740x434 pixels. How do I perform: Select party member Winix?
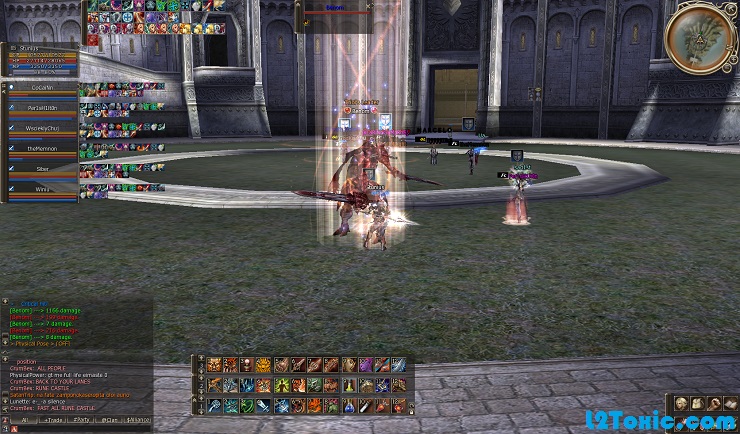(41, 188)
